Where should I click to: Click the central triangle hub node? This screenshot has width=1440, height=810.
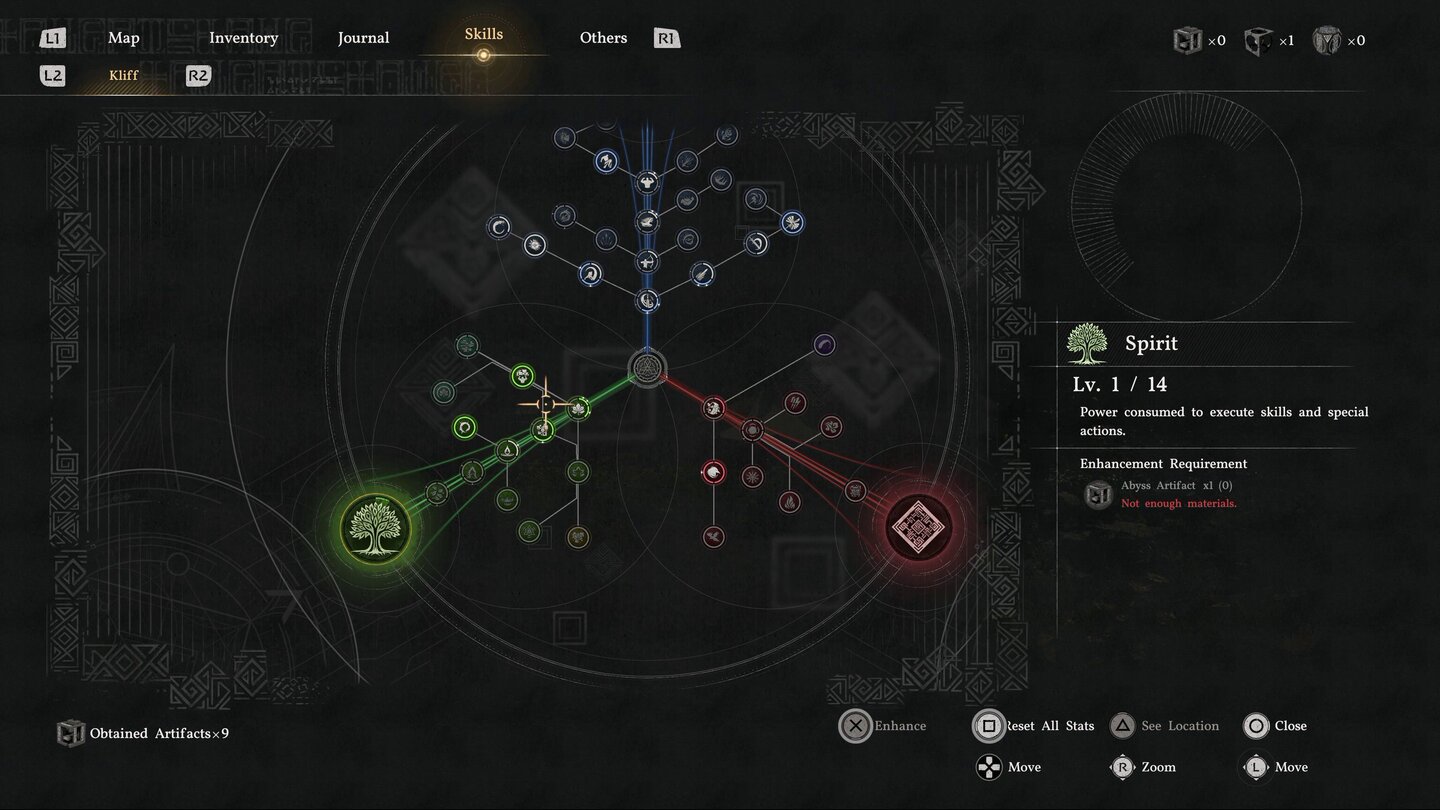click(647, 367)
